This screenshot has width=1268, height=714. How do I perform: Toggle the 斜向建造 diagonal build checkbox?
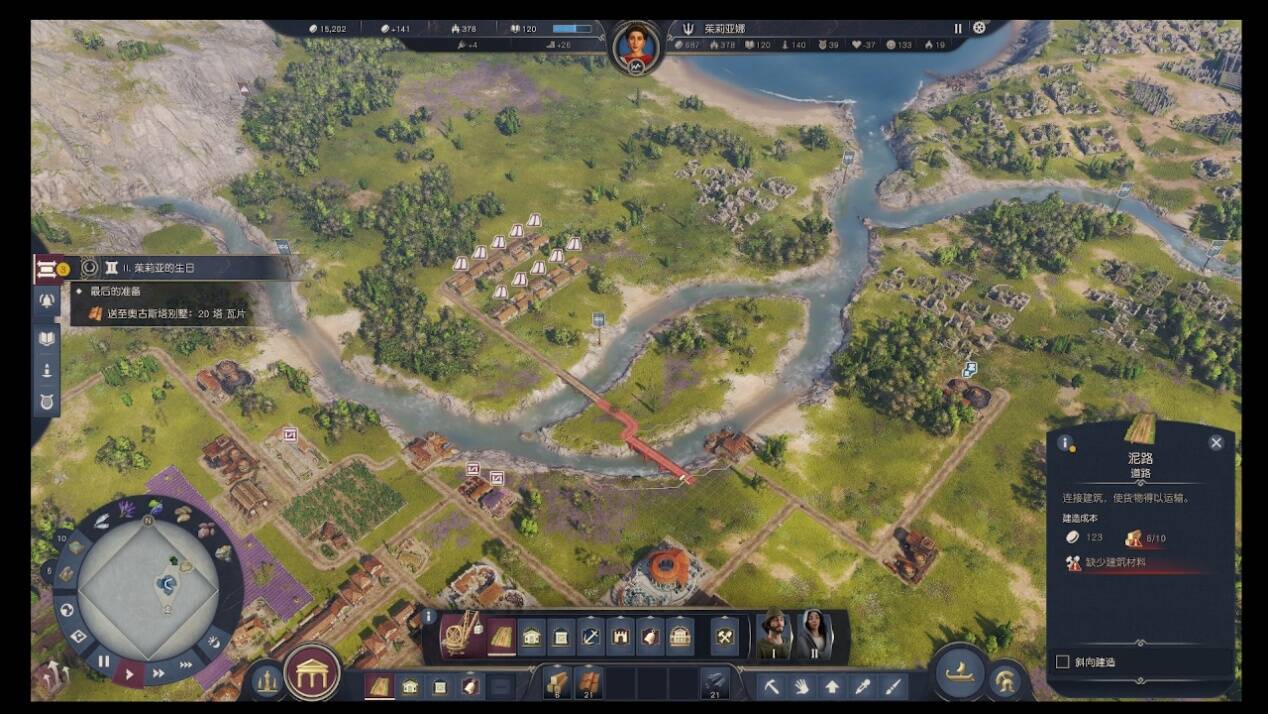[1063, 662]
